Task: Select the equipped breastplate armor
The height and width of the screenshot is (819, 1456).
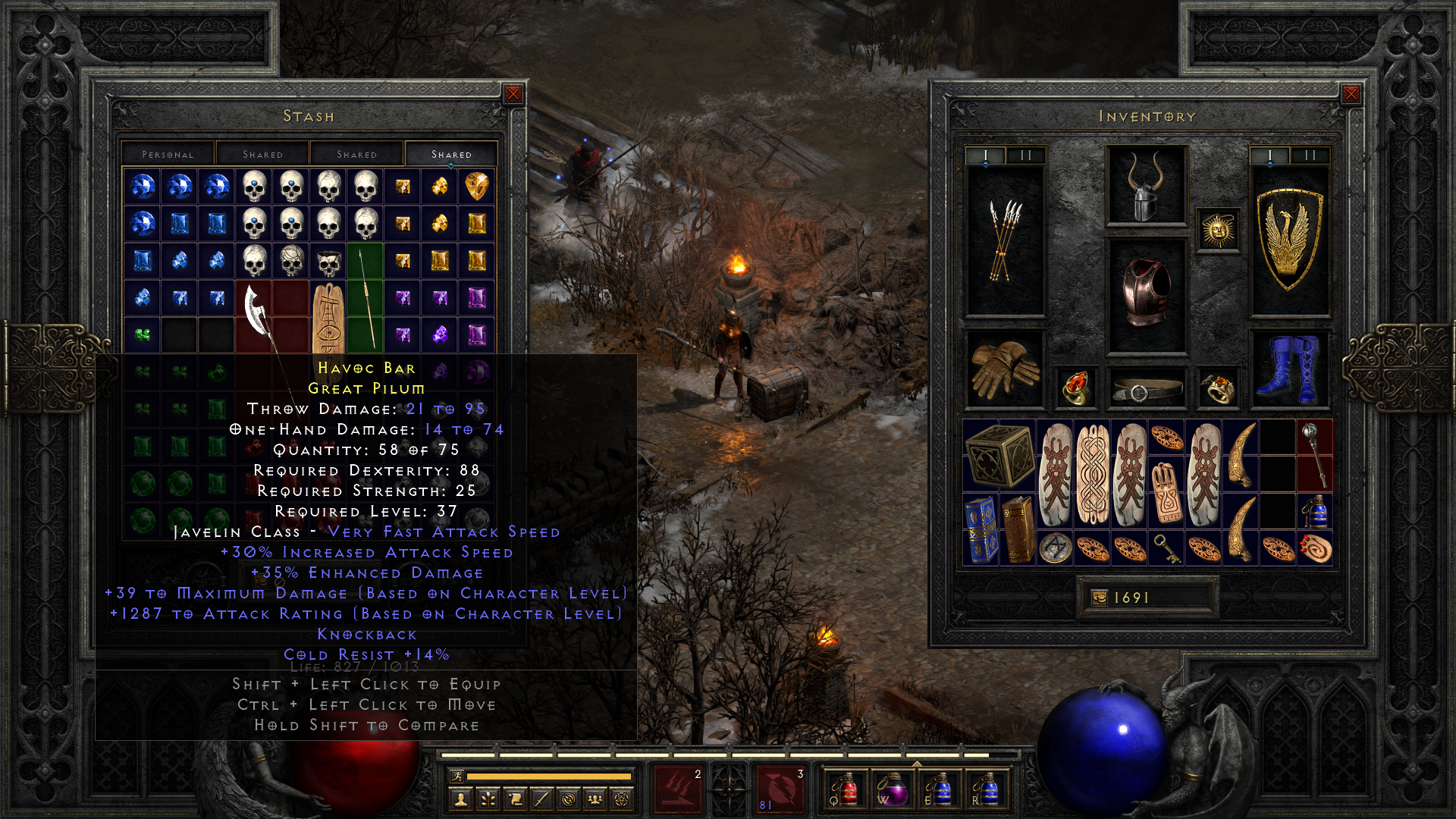Action: pos(1146,295)
